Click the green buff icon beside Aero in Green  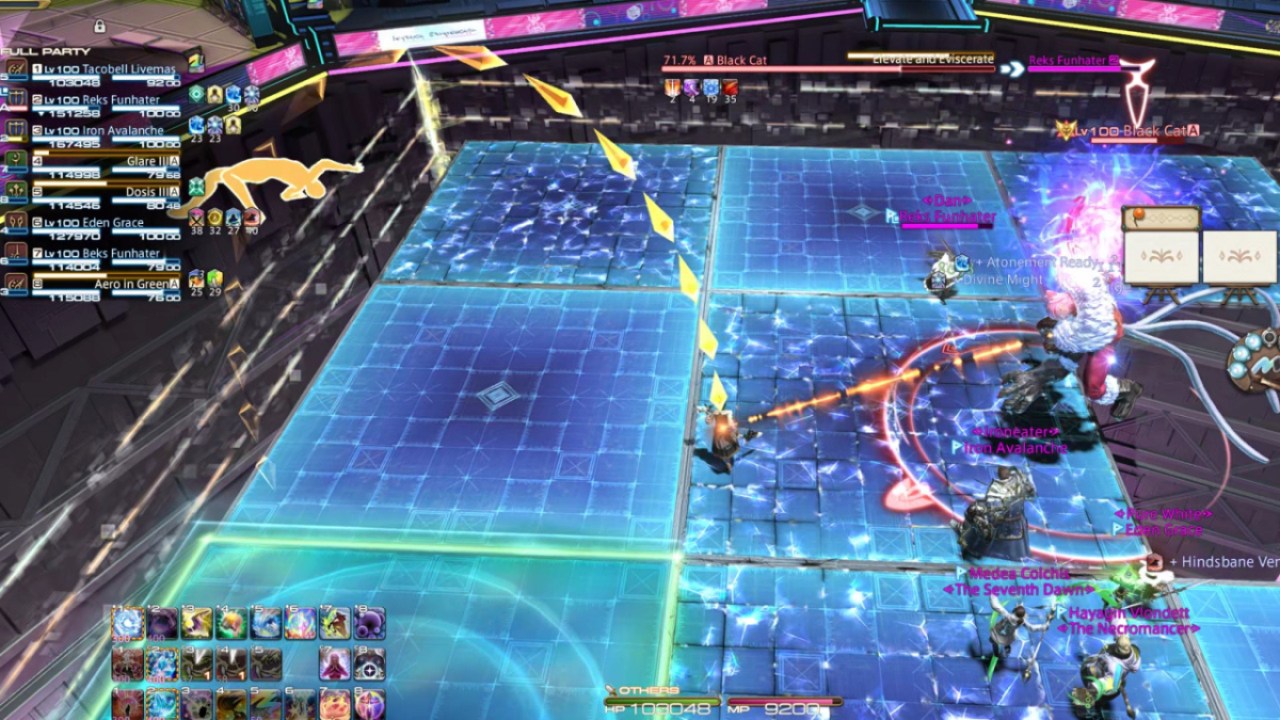215,280
